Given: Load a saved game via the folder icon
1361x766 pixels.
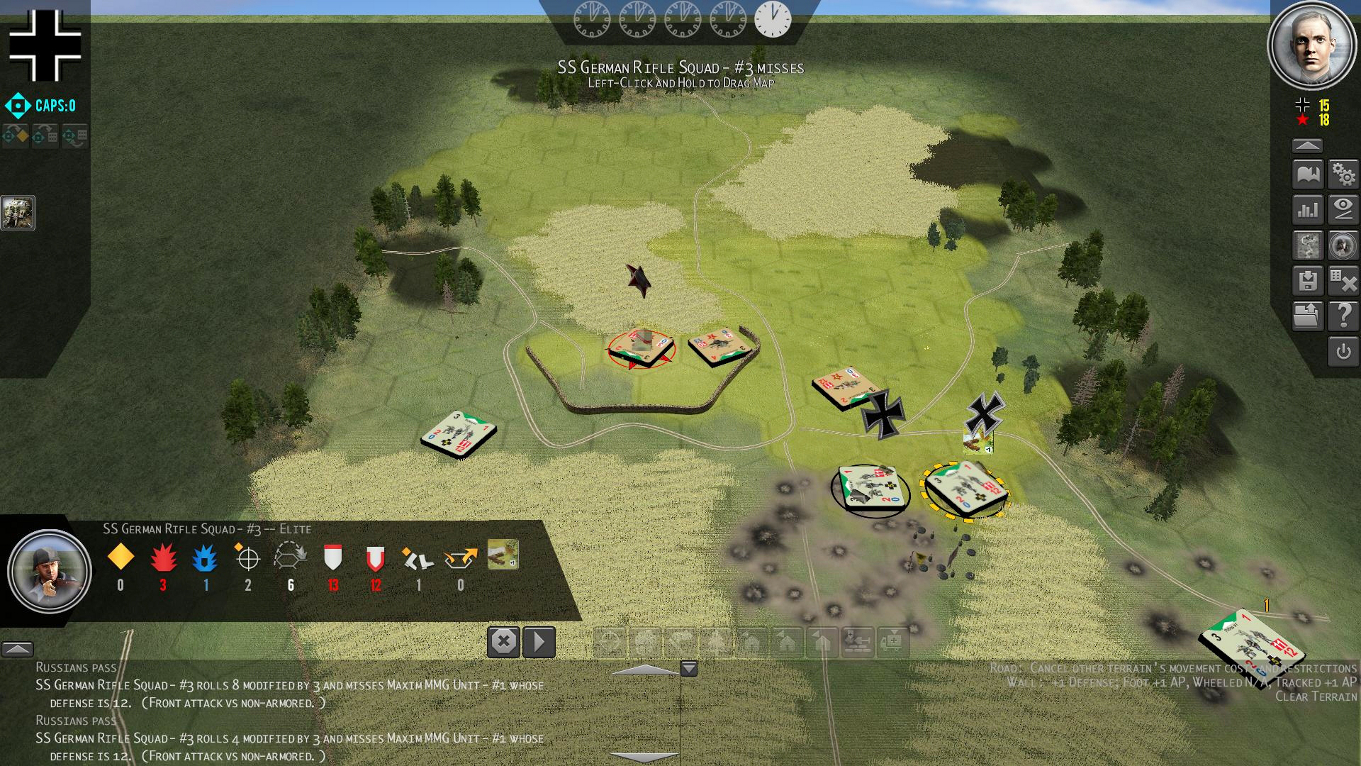Looking at the screenshot, I should coord(1307,315).
